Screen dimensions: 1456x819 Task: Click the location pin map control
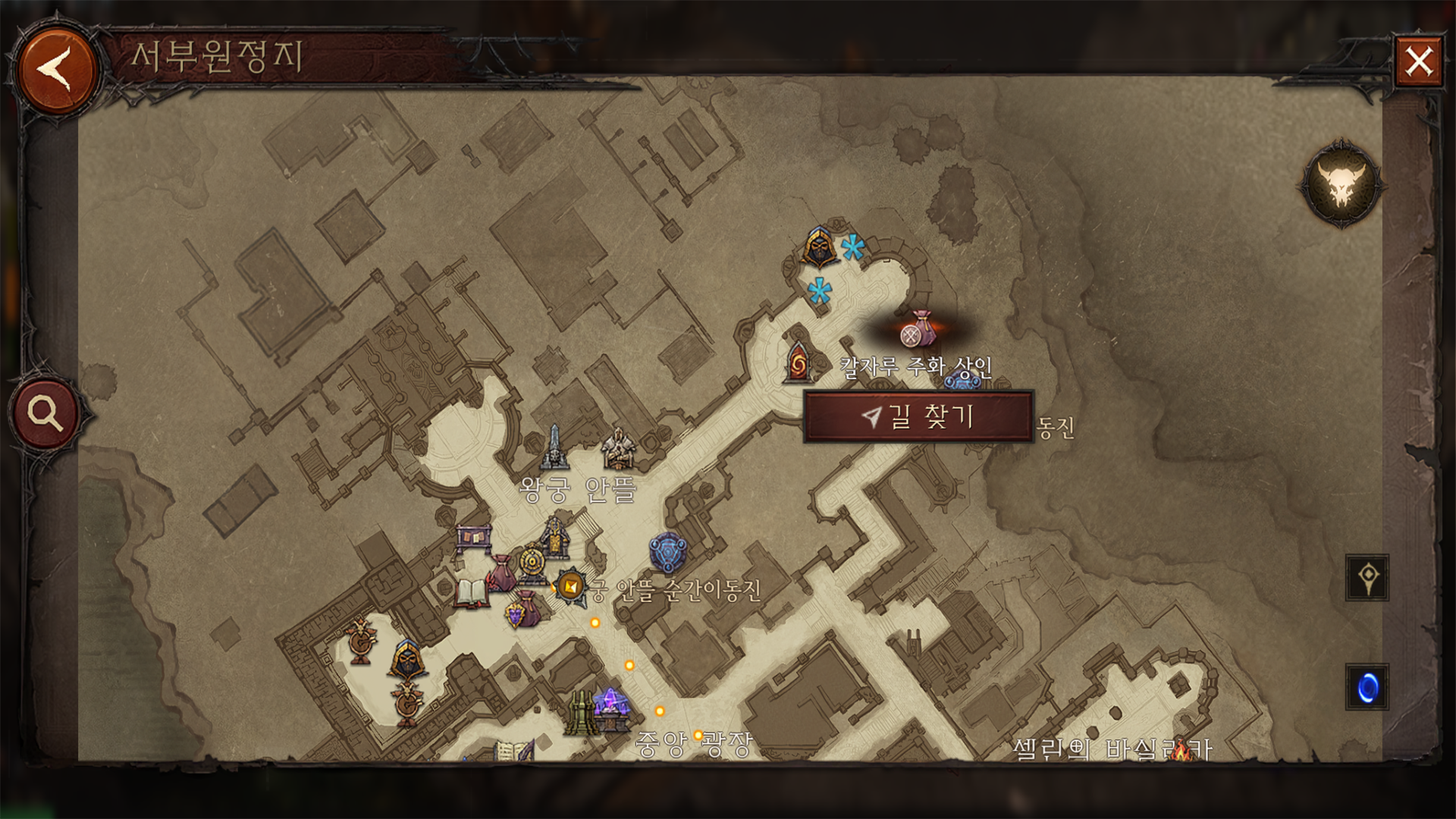click(1367, 578)
